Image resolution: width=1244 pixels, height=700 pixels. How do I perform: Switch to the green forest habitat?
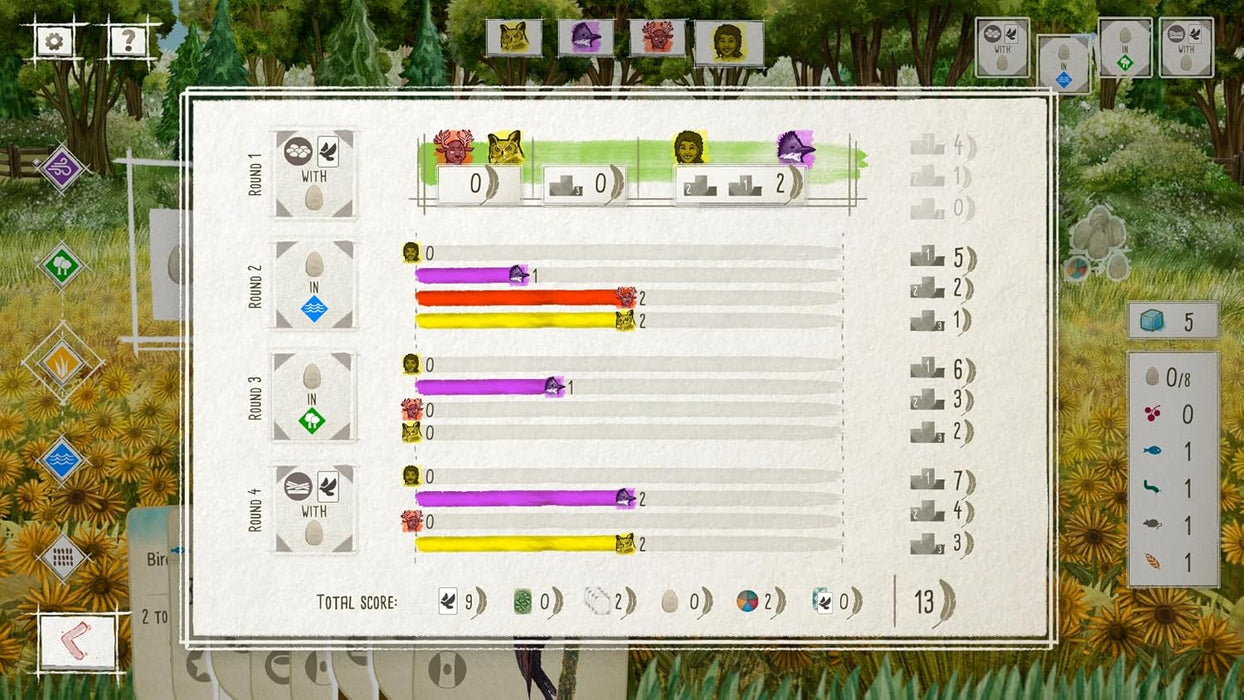point(62,266)
